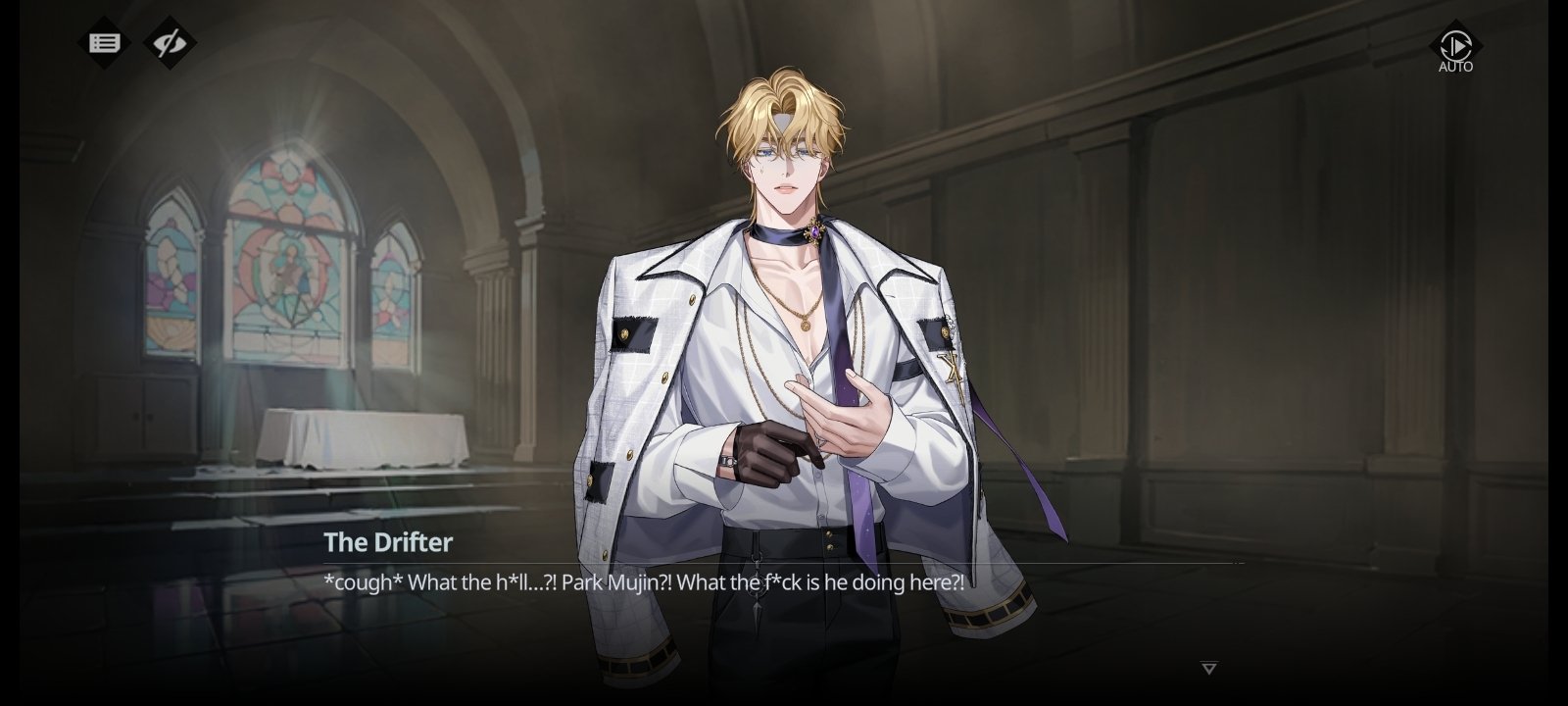This screenshot has width=1568, height=706.
Task: Open the dialogue log list icon
Action: tap(104, 43)
